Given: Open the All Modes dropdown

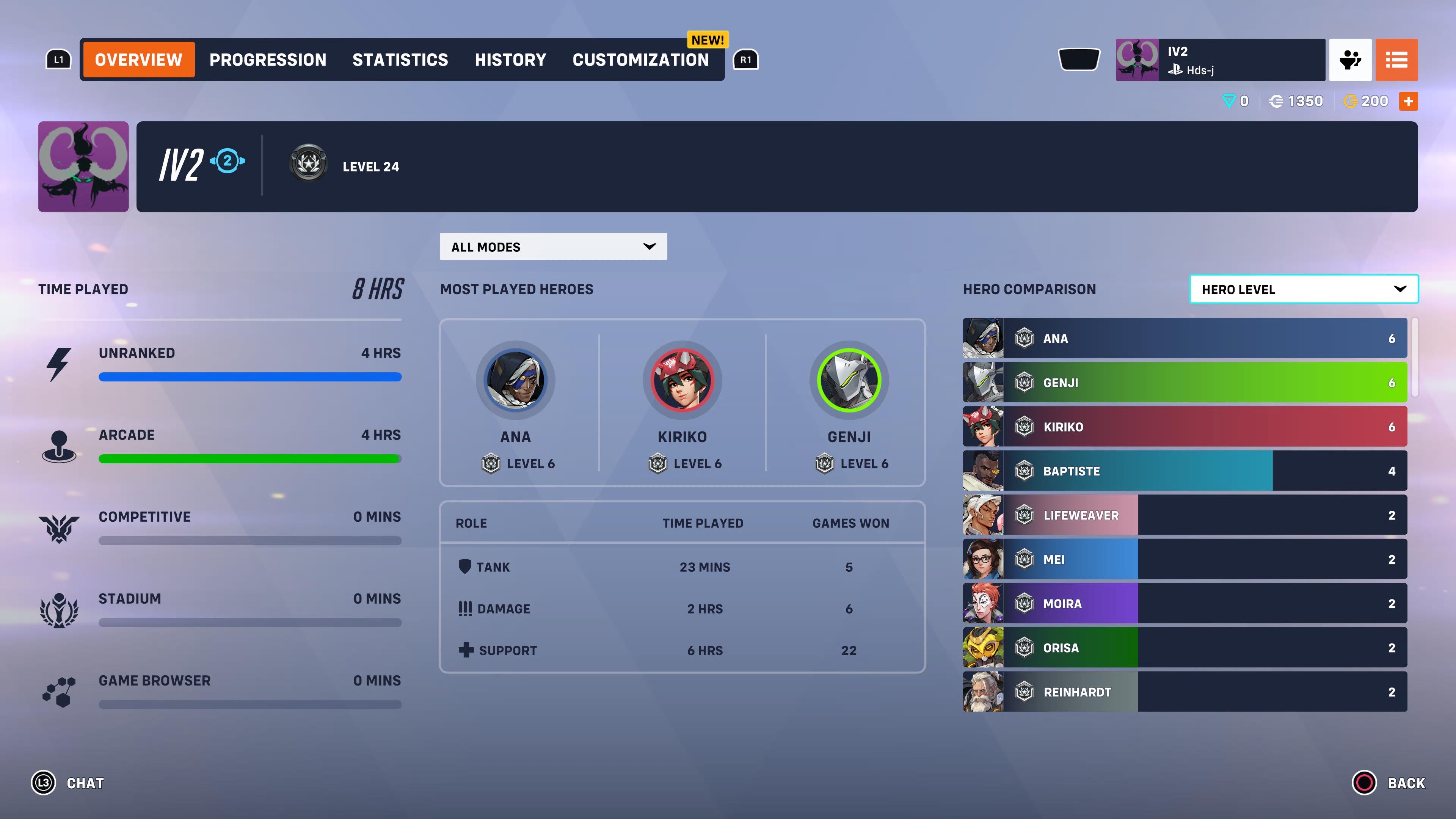Looking at the screenshot, I should pyautogui.click(x=553, y=246).
